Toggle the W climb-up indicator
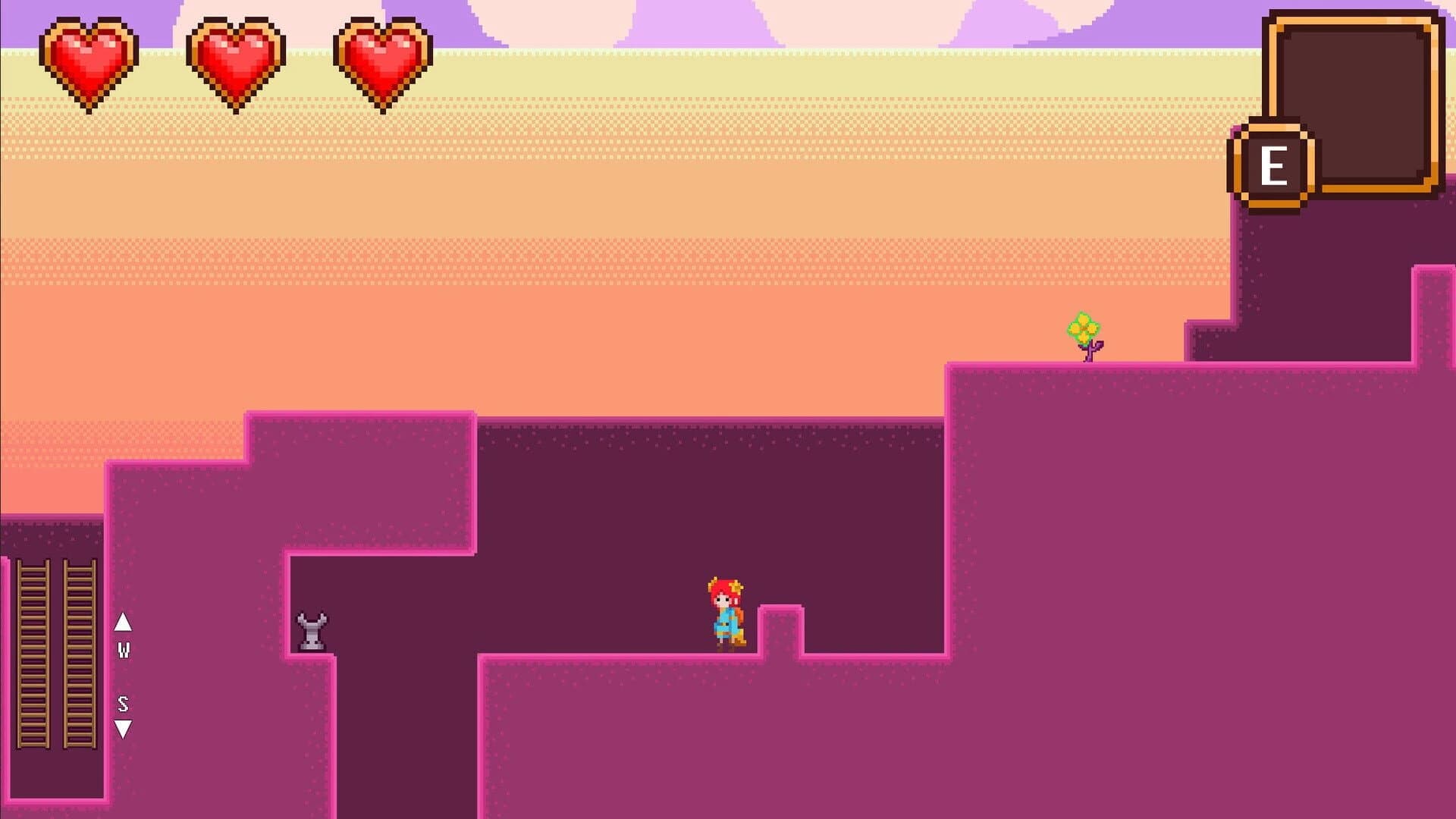The width and height of the screenshot is (1456, 819). click(x=123, y=651)
